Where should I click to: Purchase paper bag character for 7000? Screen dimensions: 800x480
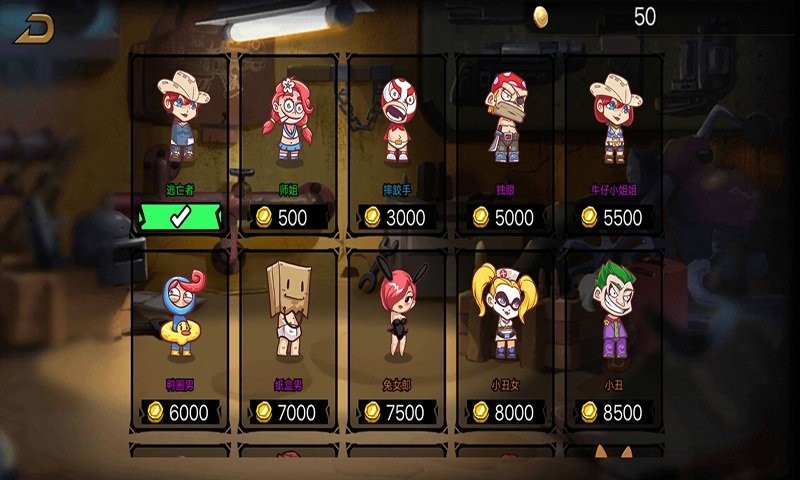coord(288,412)
